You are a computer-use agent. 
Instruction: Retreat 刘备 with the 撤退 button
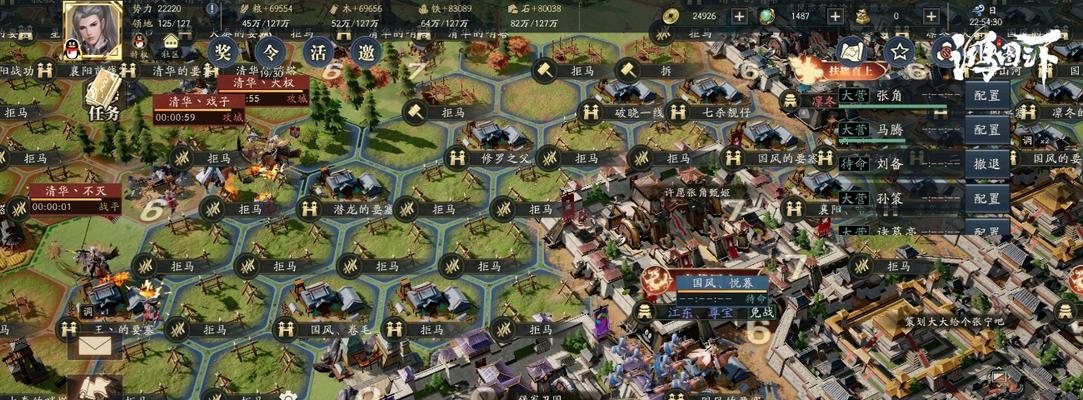point(987,164)
